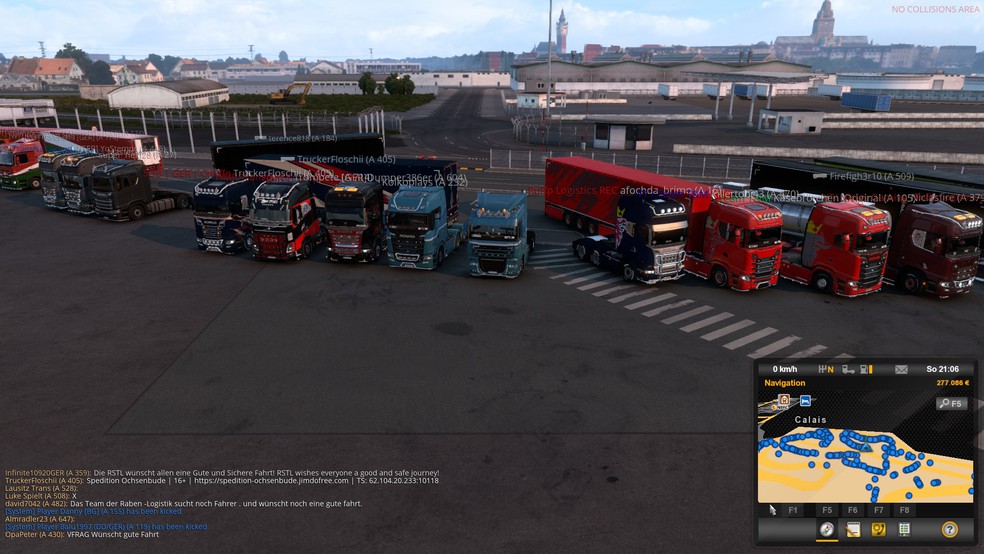Open the mail envelope icon

901,369
